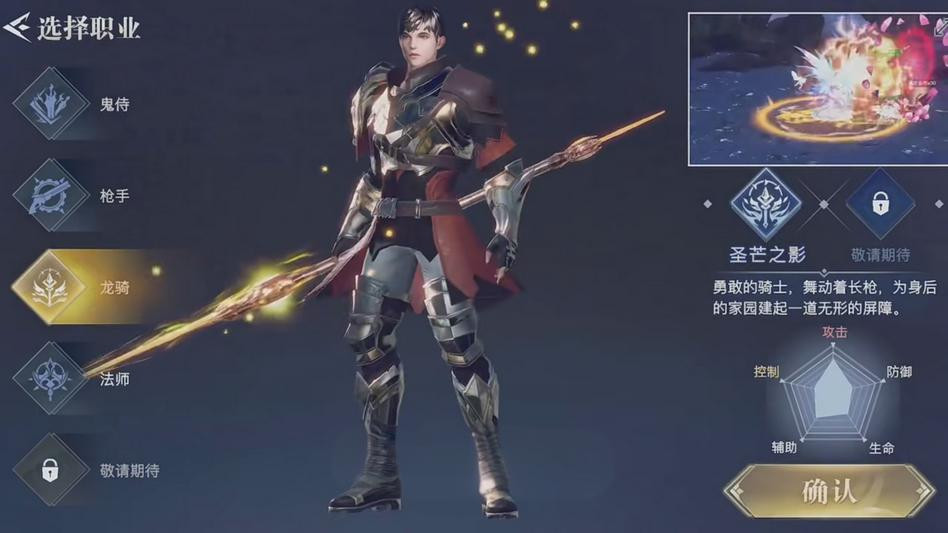Click the locked 敬请期待 class entry

(50, 470)
